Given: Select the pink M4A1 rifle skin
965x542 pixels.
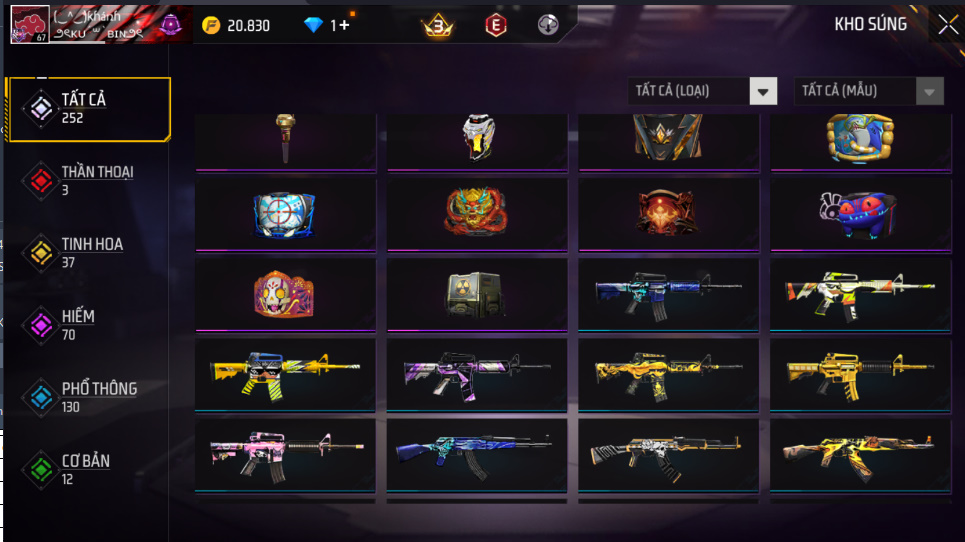Looking at the screenshot, I should pos(285,454).
